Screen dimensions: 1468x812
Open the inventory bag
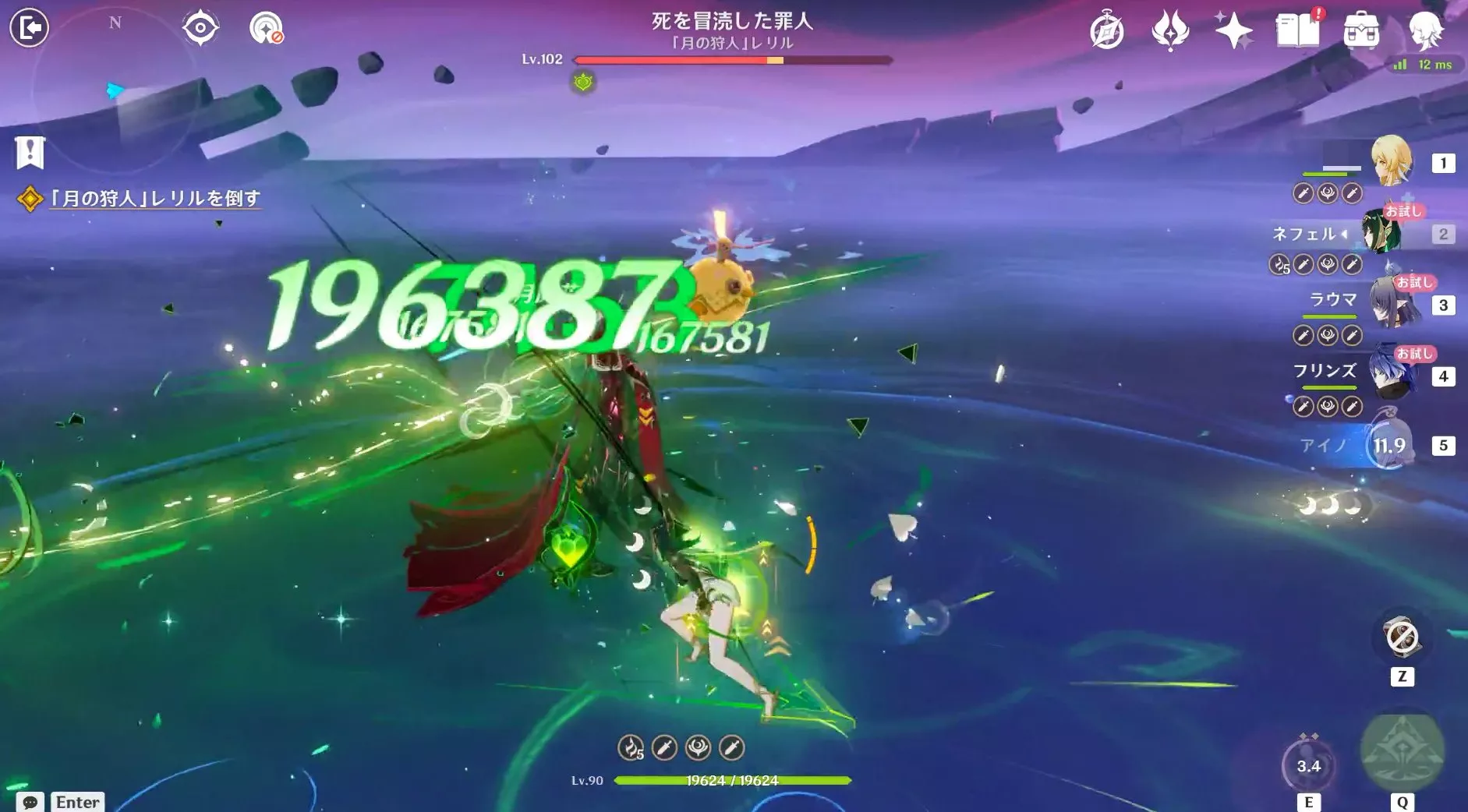1363,31
